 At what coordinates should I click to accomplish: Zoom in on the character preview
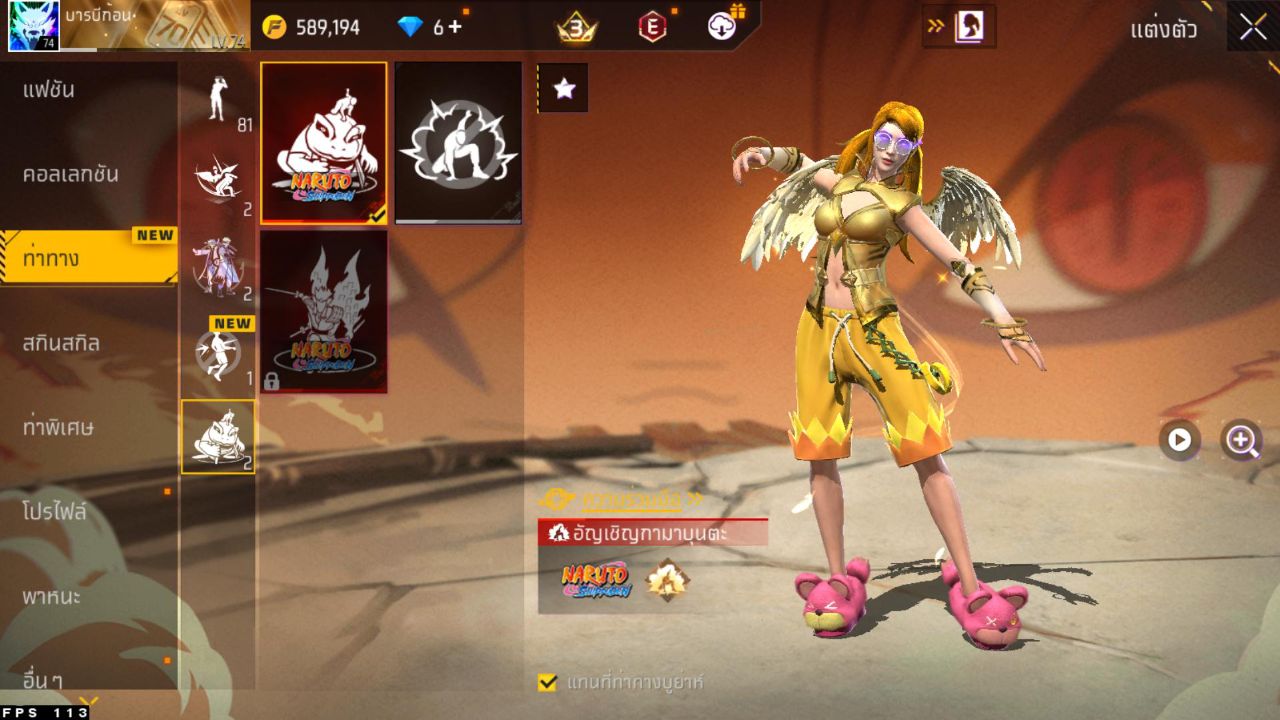(x=1242, y=440)
